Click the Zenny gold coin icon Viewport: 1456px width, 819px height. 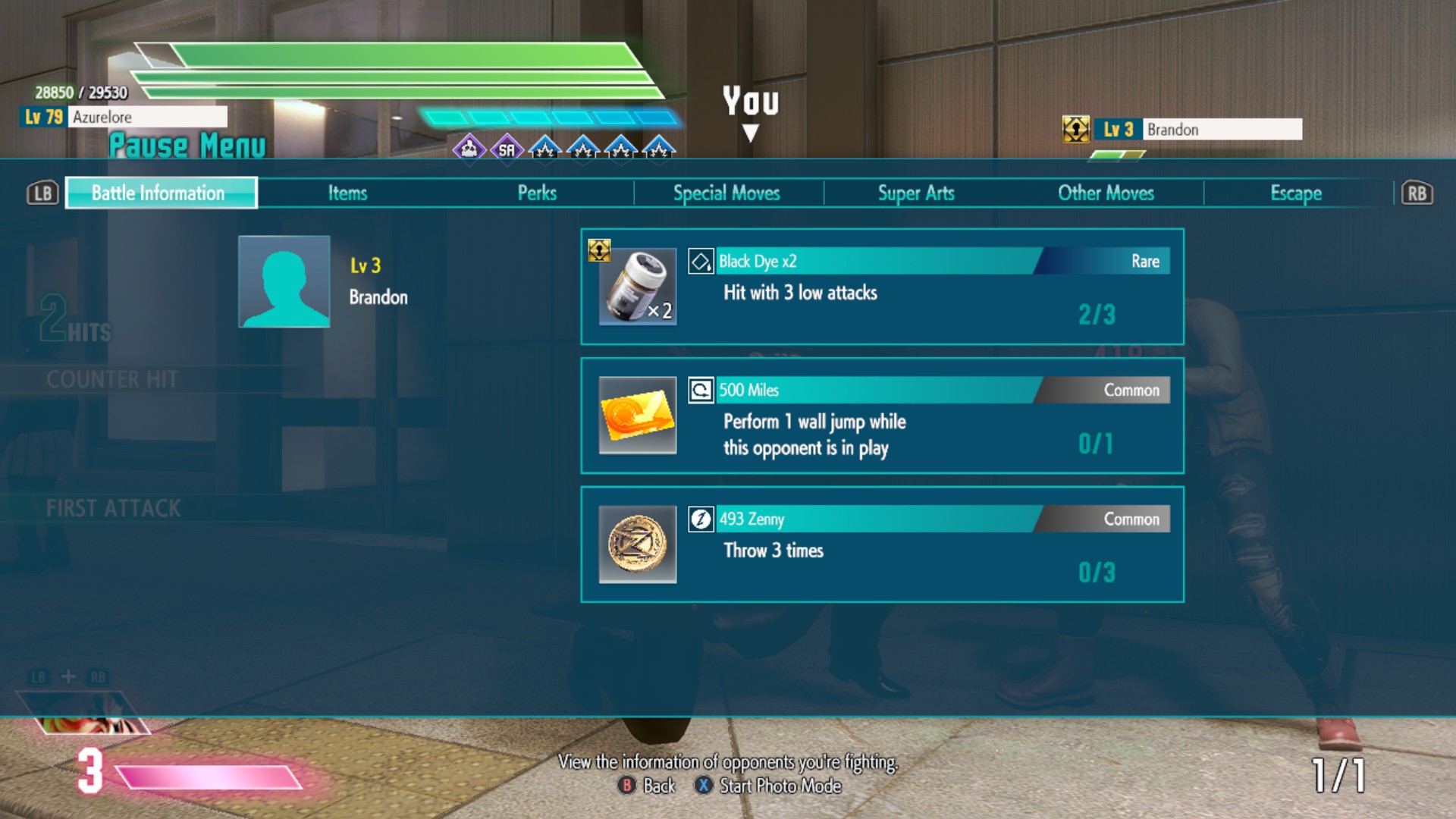[637, 544]
